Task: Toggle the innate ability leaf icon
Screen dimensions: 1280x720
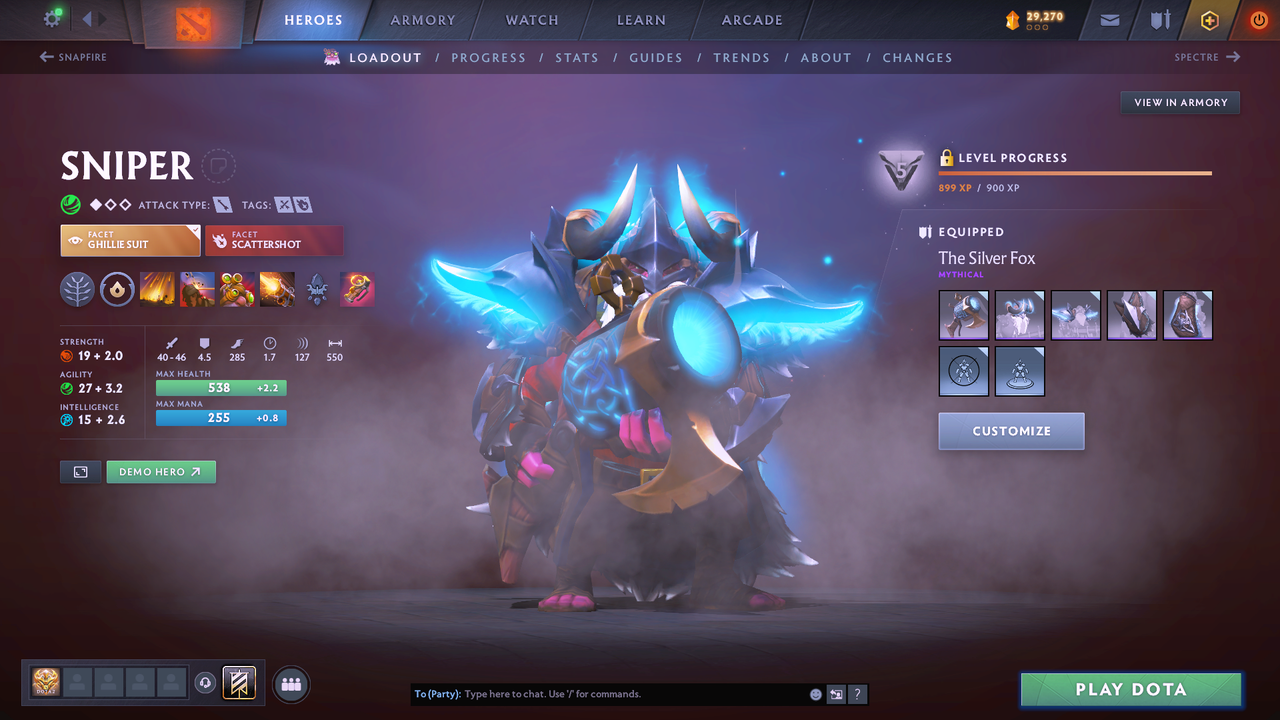Action: [x=78, y=290]
